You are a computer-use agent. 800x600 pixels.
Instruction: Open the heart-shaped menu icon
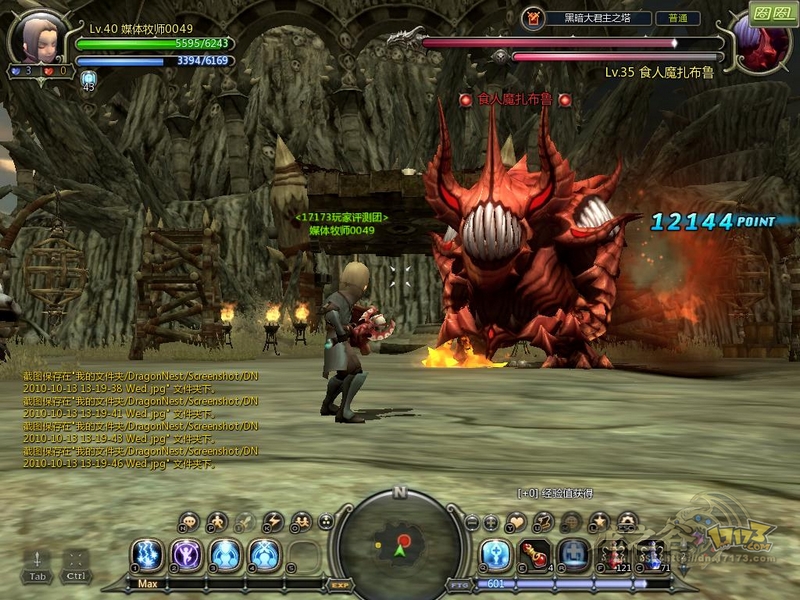tap(516, 521)
